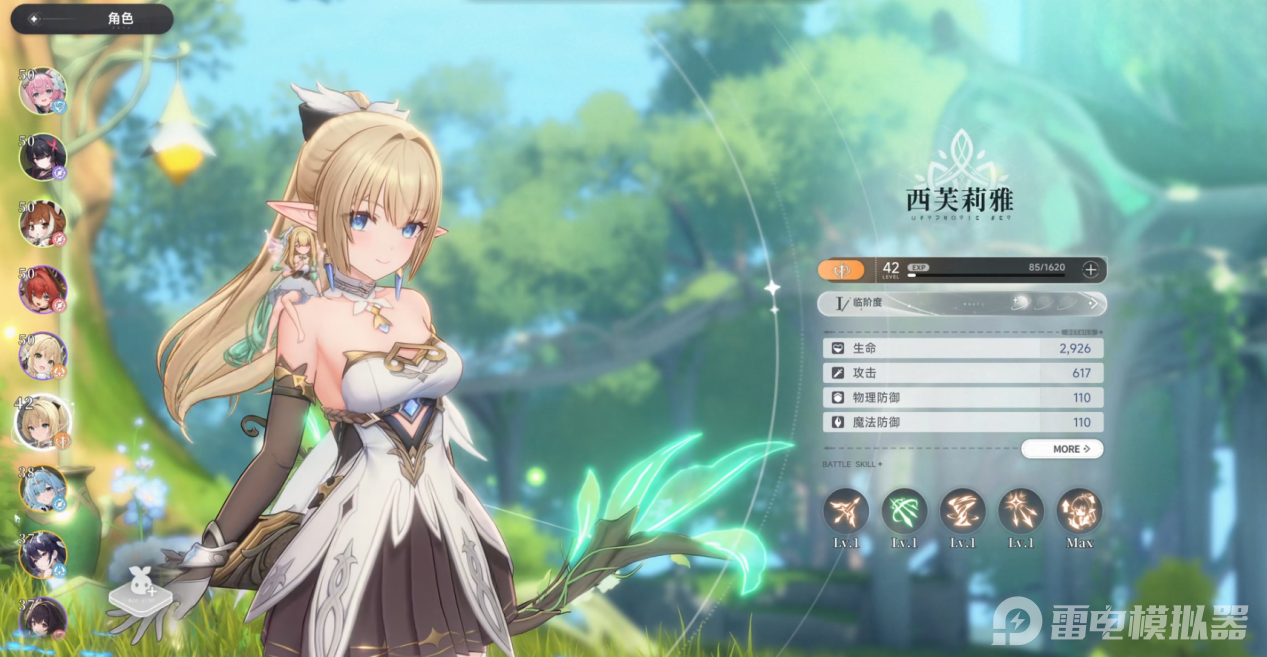
Task: Select the dark-haired level 37 portrait with gold ring
Action: tap(43, 555)
